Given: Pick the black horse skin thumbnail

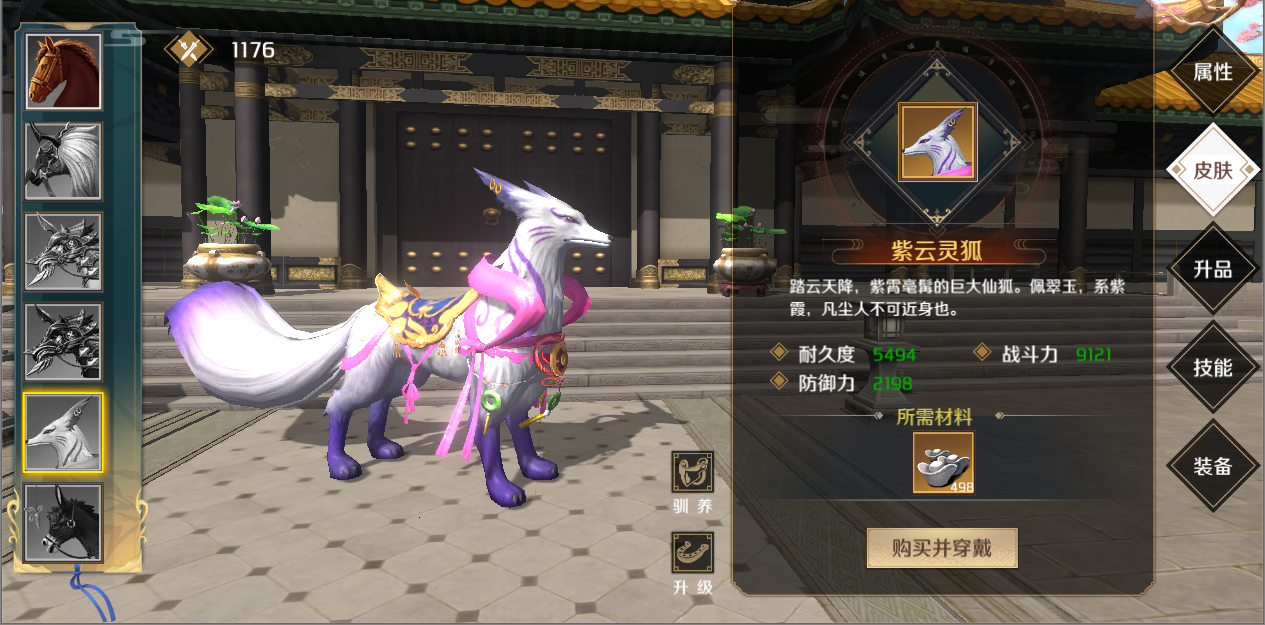Looking at the screenshot, I should [63, 522].
